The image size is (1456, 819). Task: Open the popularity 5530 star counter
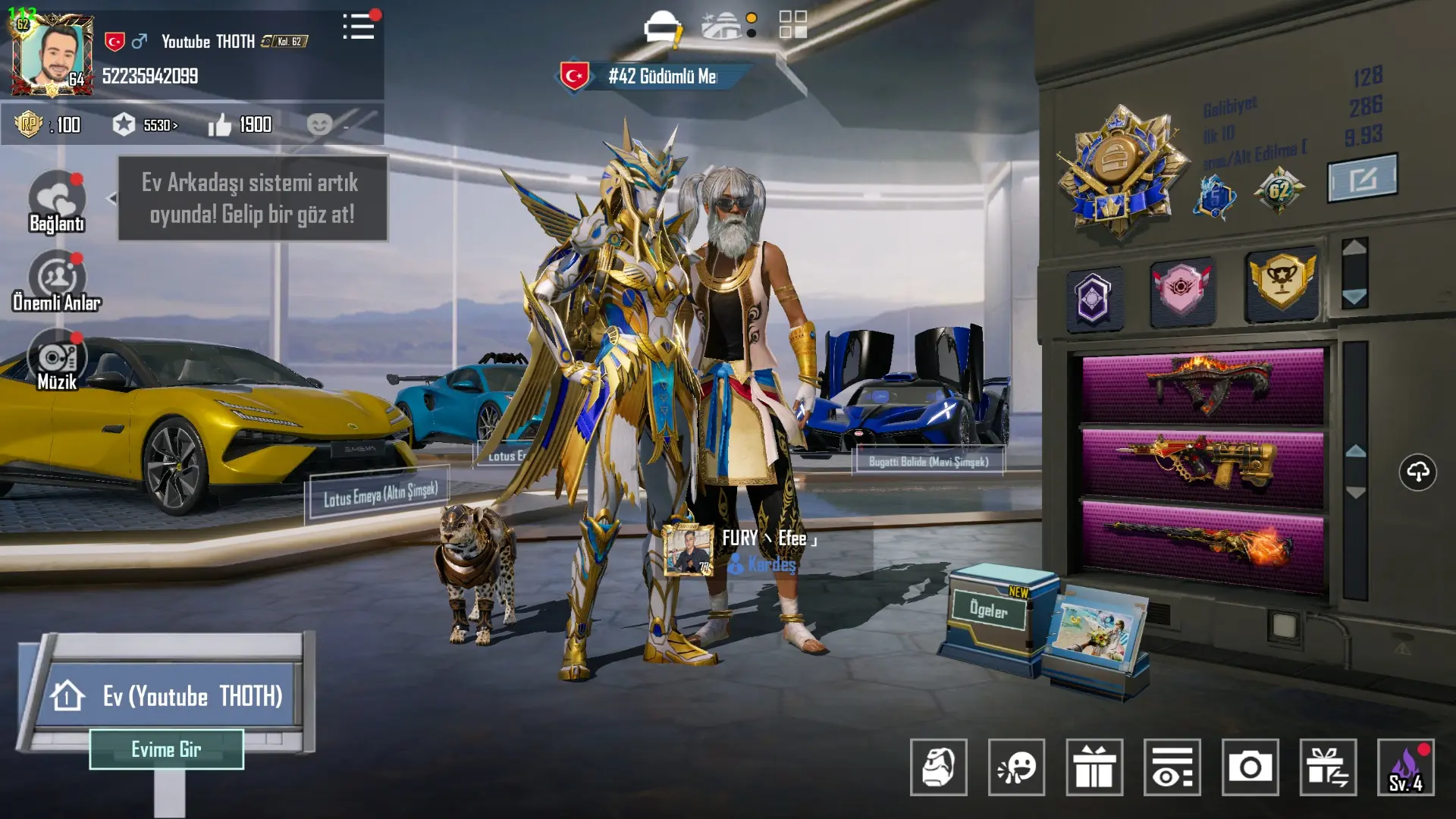(144, 125)
